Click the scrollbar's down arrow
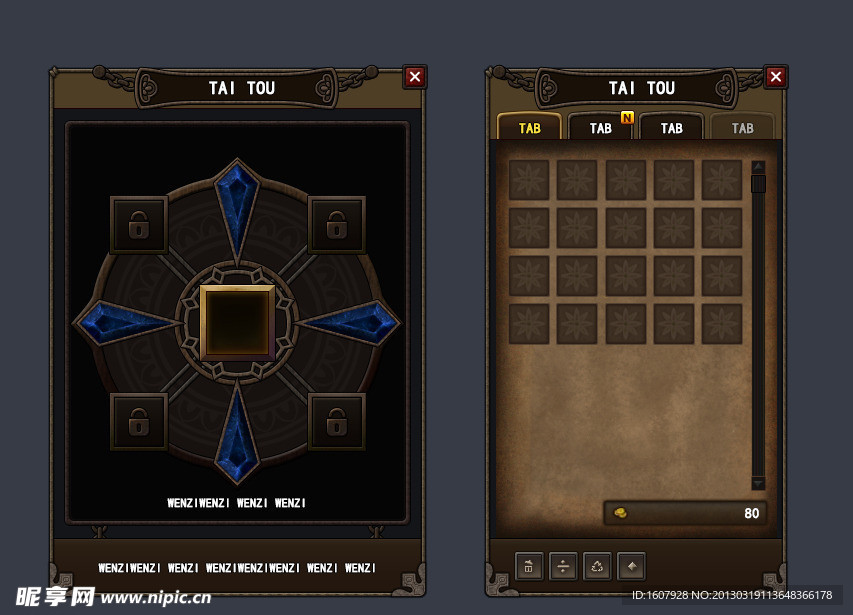Screen dimensions: 853x615 (758, 483)
